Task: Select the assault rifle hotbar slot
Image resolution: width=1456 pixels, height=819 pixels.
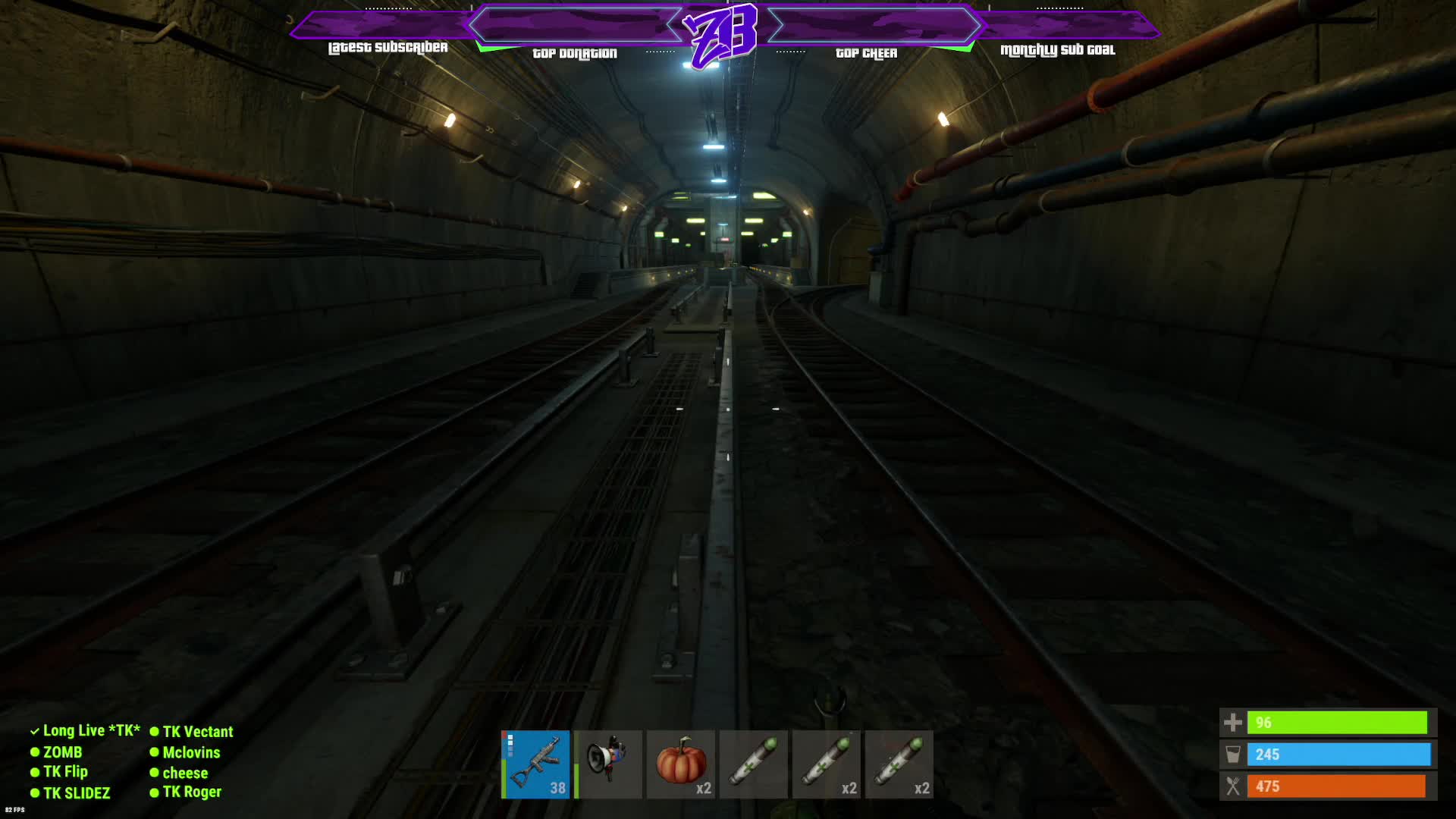Action: click(x=535, y=764)
